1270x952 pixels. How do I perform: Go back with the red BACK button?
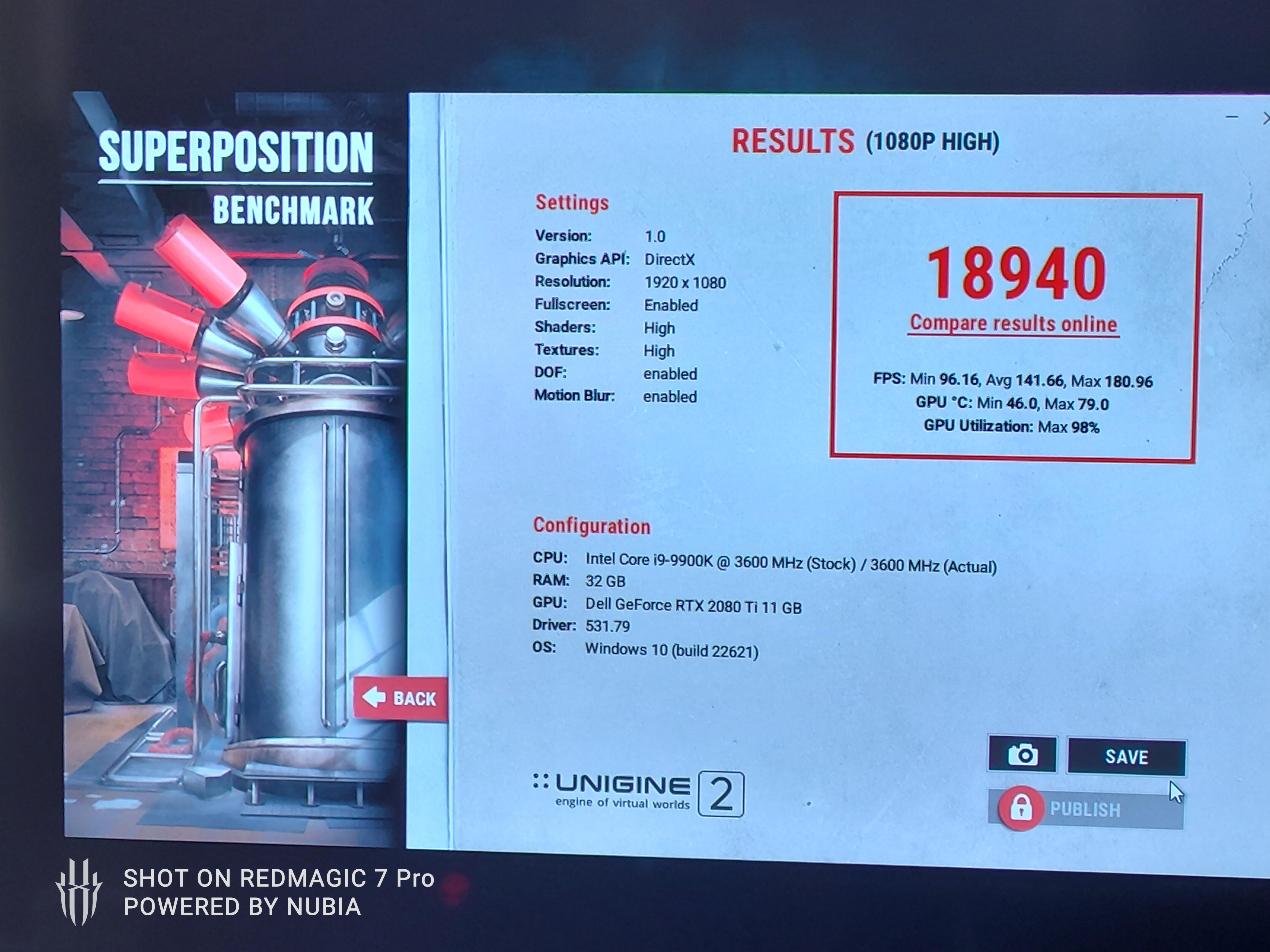[400, 698]
